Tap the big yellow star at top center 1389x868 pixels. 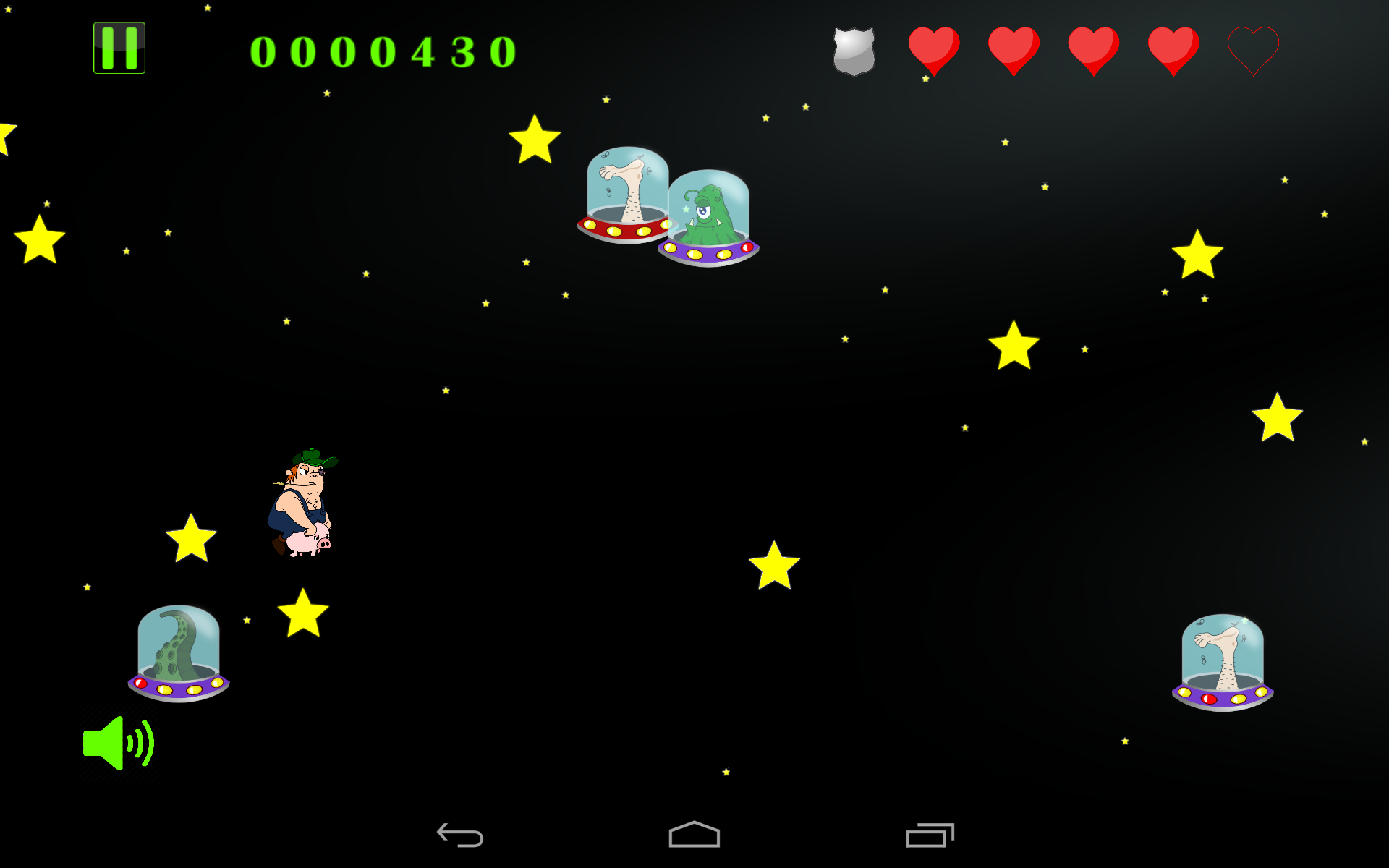point(535,137)
